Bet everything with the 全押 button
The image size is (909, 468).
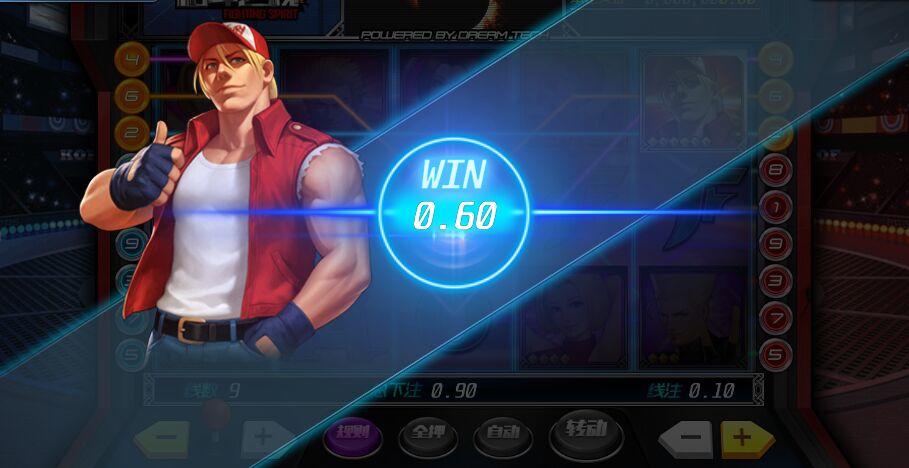[426, 434]
